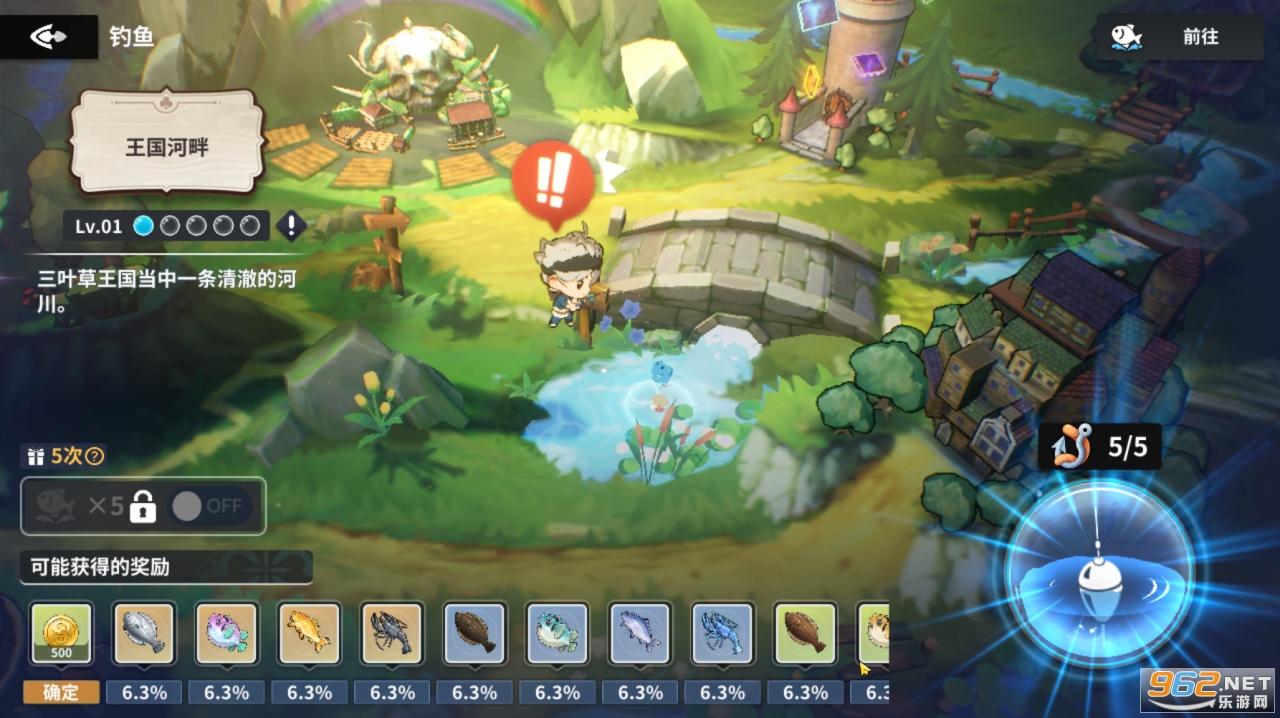The width and height of the screenshot is (1280, 718).
Task: Select the brown flatfish on blue tile
Action: point(475,633)
